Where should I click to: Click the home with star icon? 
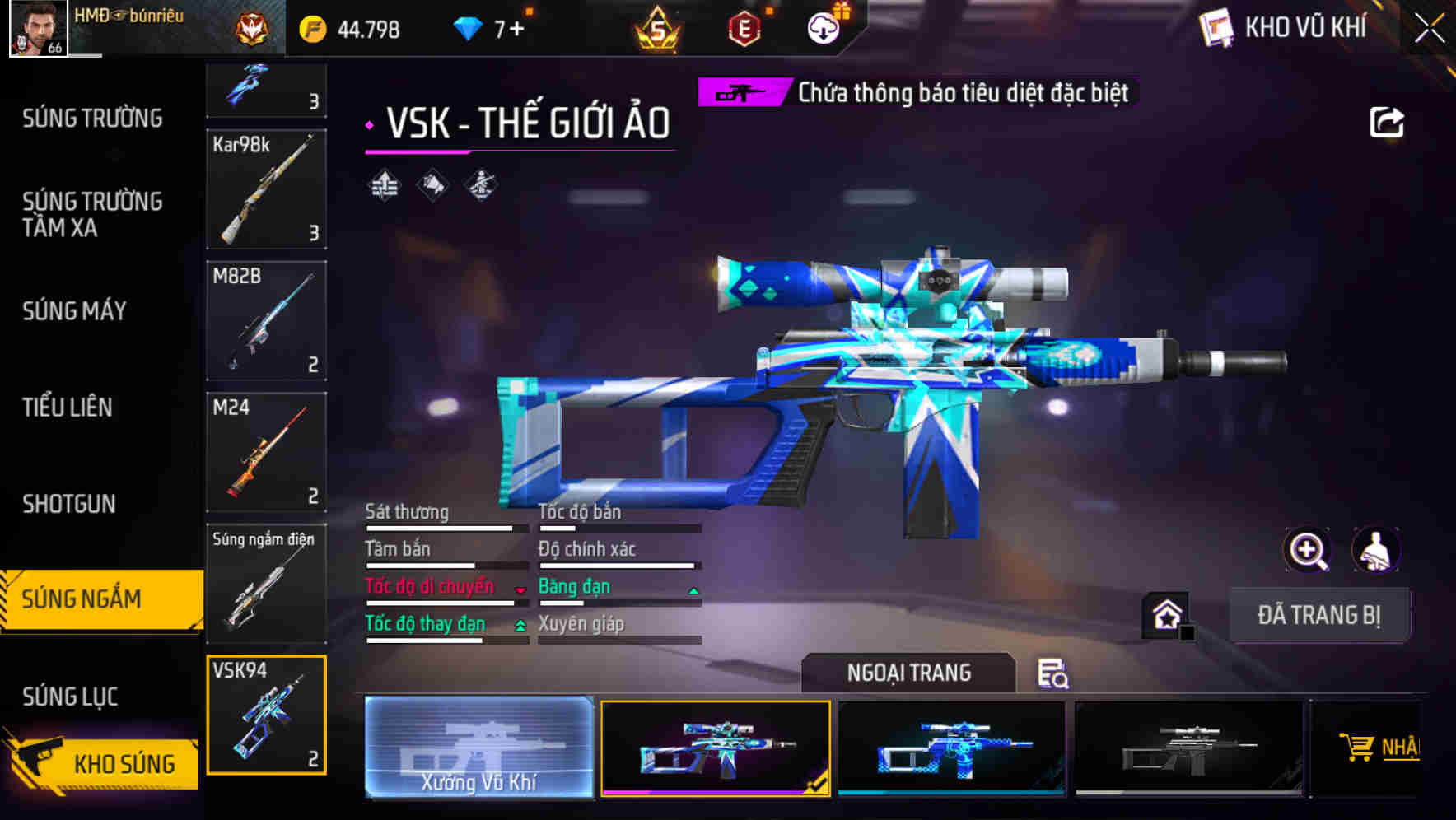tap(1166, 614)
